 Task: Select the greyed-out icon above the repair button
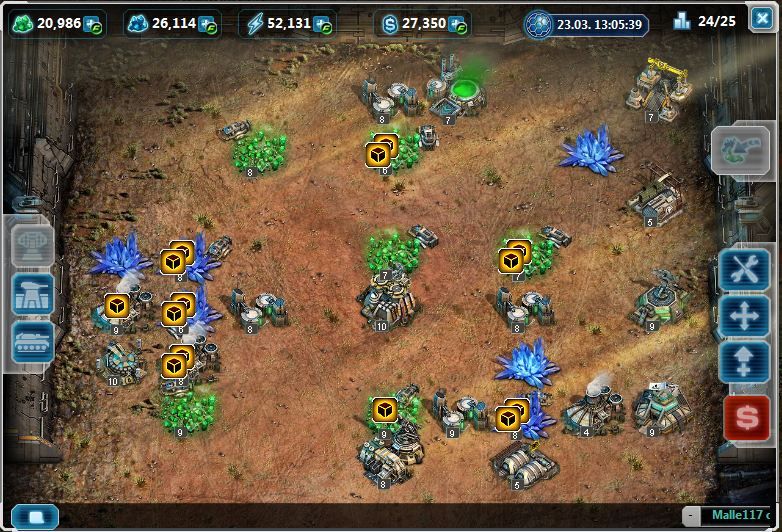pyautogui.click(x=742, y=152)
